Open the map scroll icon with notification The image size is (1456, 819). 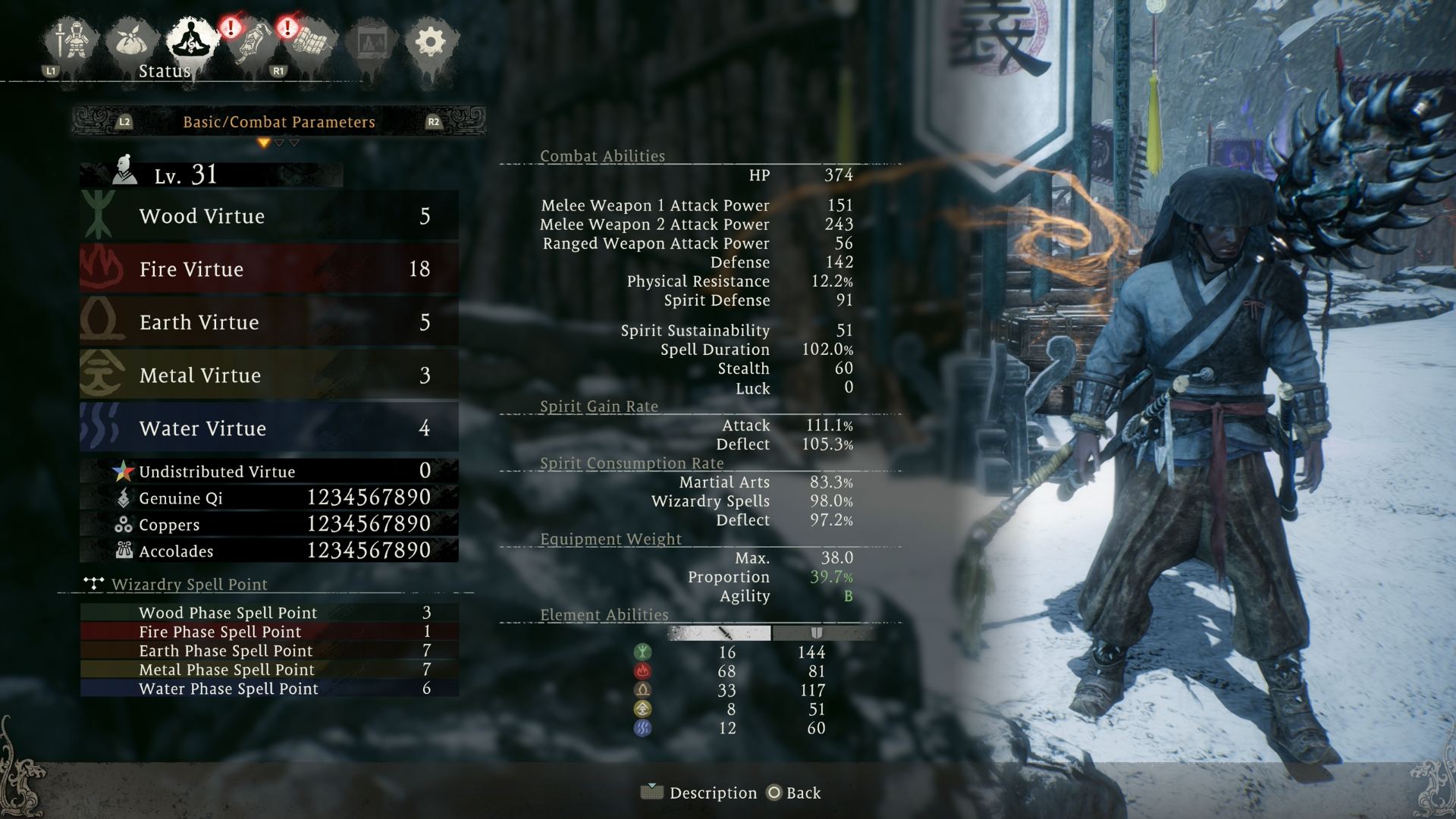pos(311,42)
